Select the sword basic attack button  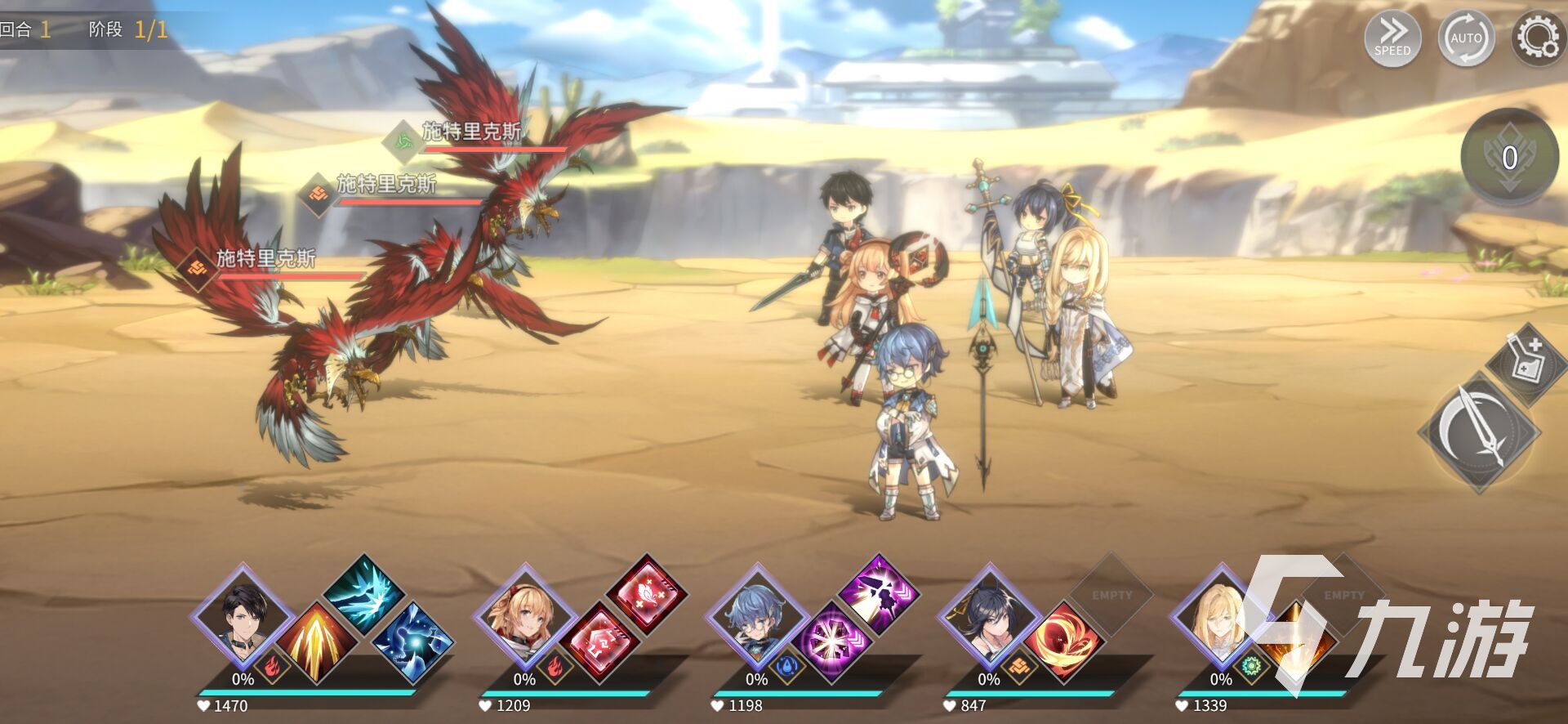click(x=1480, y=431)
